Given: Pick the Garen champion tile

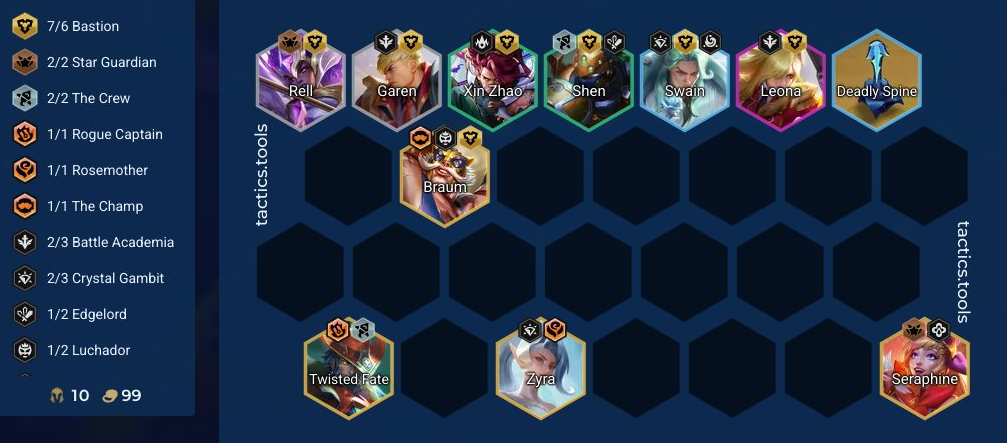Looking at the screenshot, I should click(397, 82).
